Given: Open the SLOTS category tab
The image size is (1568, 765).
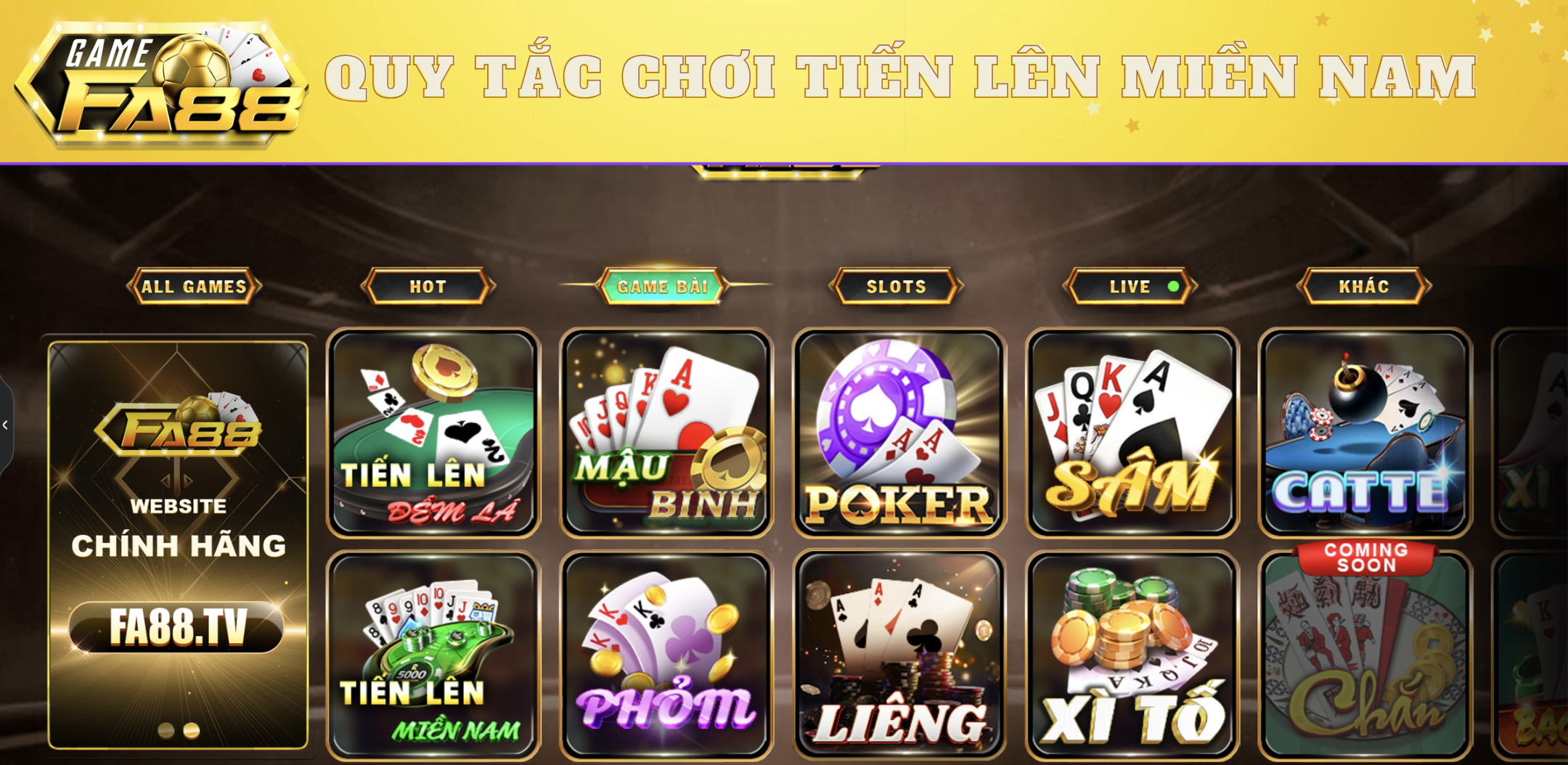Looking at the screenshot, I should click(x=895, y=286).
